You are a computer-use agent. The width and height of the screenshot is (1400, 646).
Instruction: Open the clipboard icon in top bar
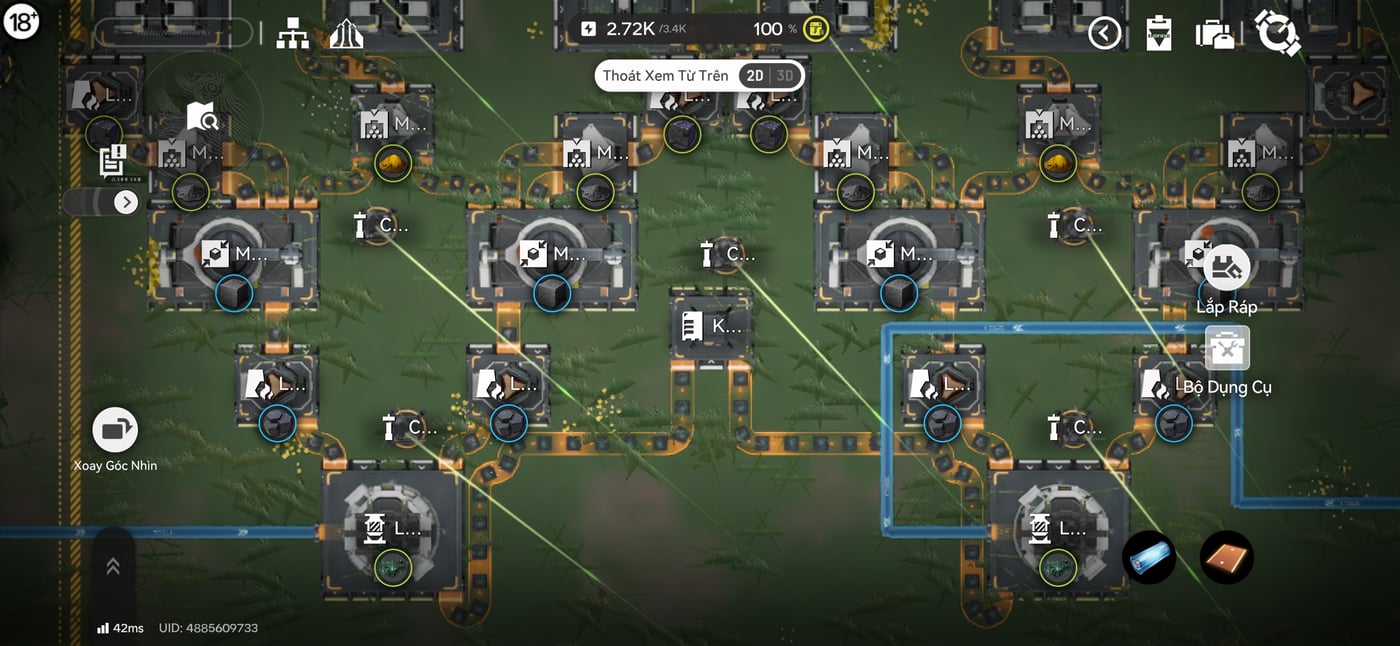click(x=1158, y=33)
